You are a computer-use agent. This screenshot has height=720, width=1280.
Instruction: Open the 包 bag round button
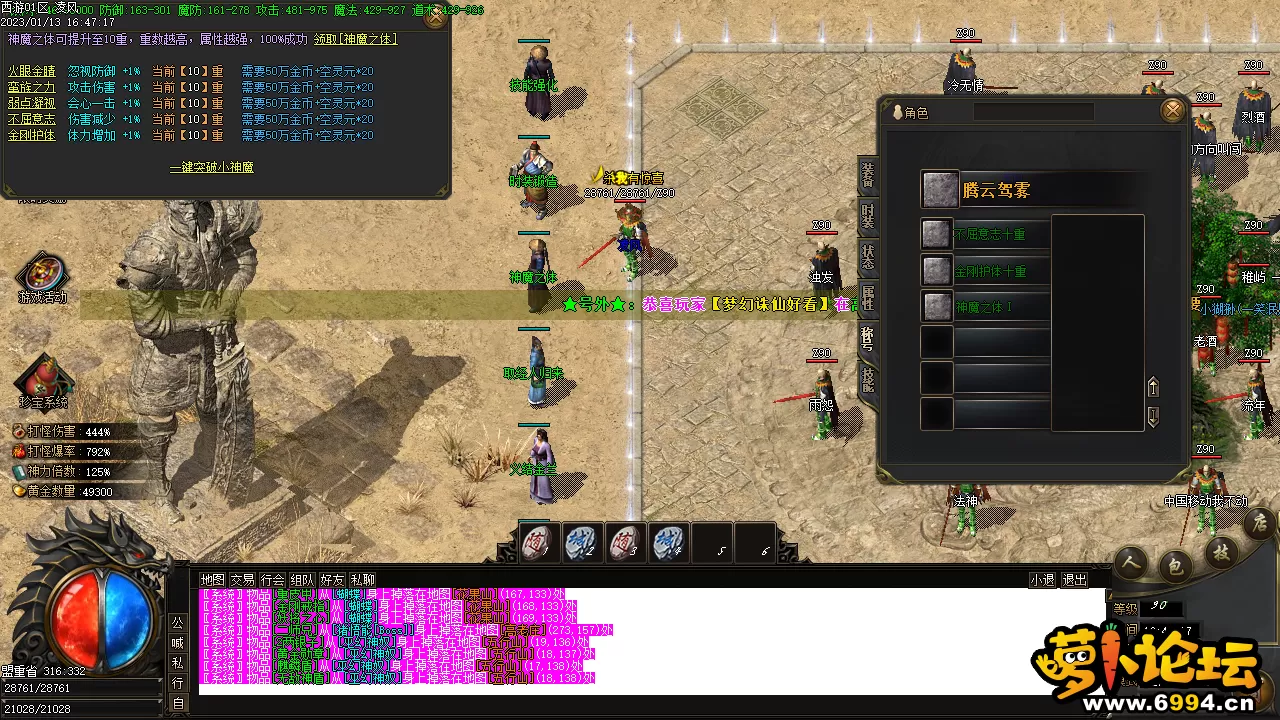point(1175,567)
